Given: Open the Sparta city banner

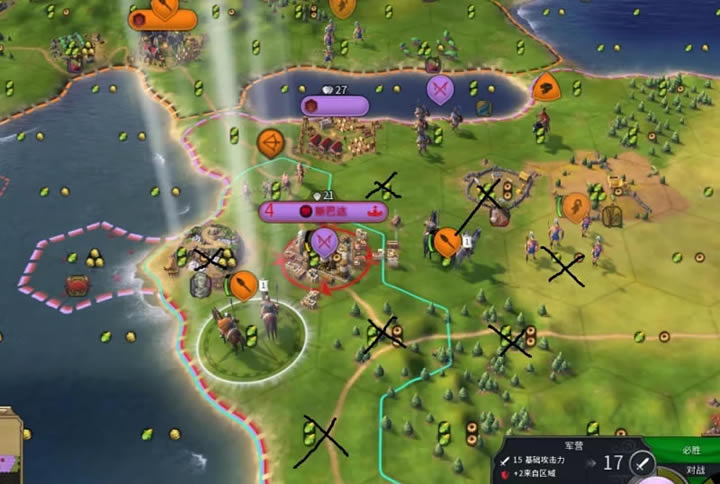Looking at the screenshot, I should pyautogui.click(x=323, y=212).
